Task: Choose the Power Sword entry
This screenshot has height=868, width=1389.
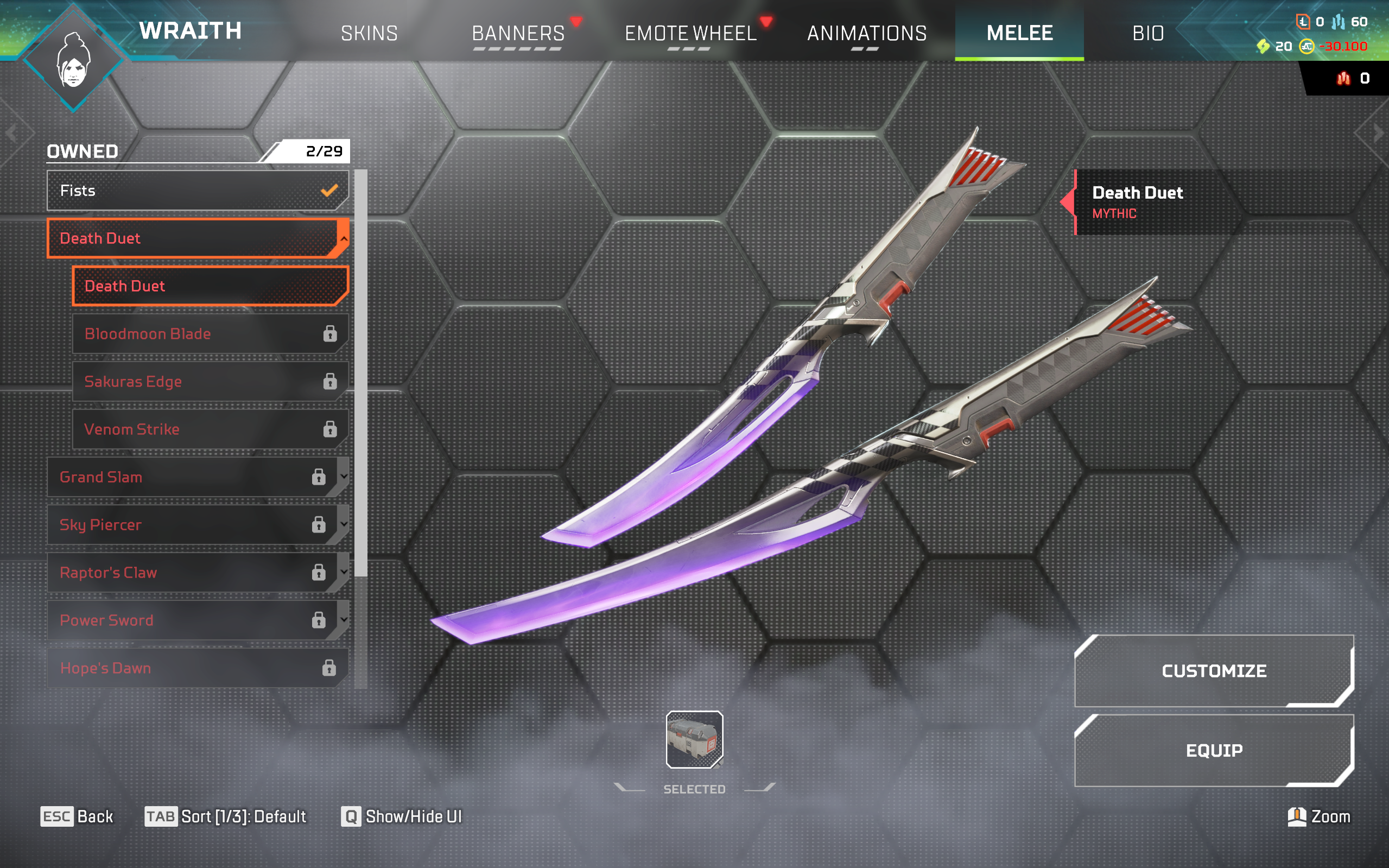Action: (x=197, y=620)
